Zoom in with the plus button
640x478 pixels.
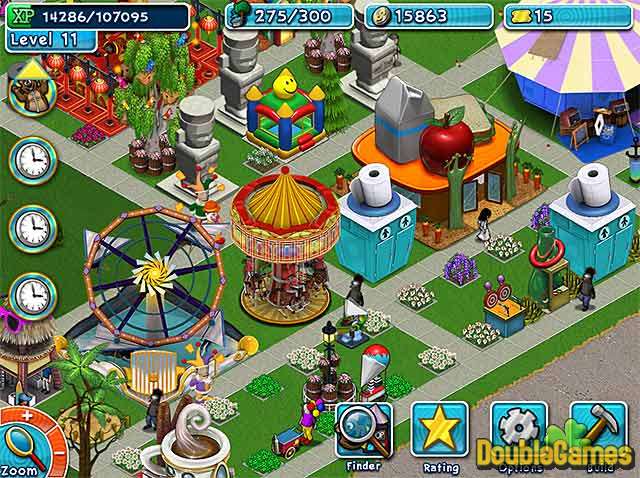(29, 417)
